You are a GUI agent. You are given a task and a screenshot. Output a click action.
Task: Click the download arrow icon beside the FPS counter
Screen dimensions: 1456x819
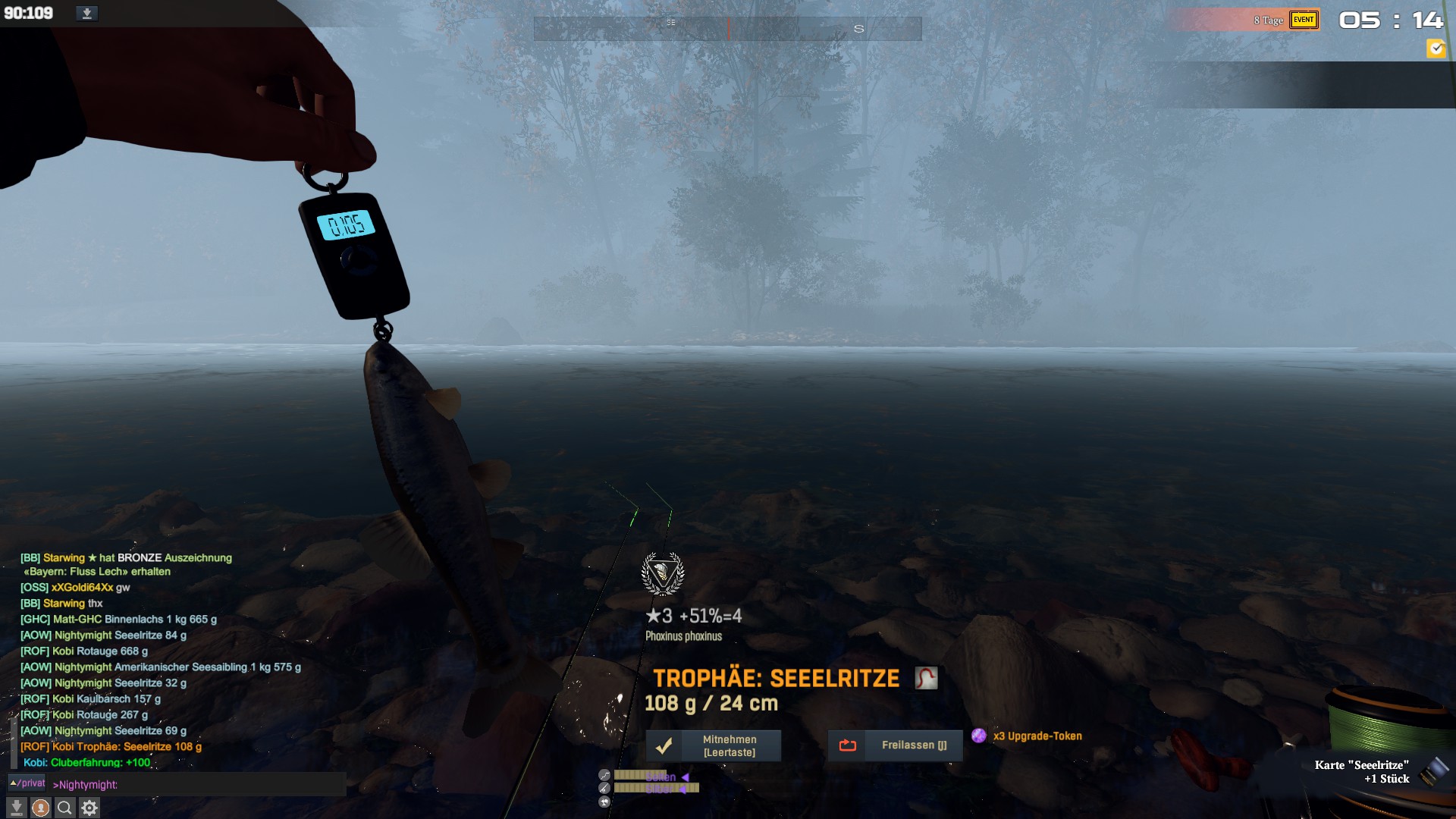(86, 14)
